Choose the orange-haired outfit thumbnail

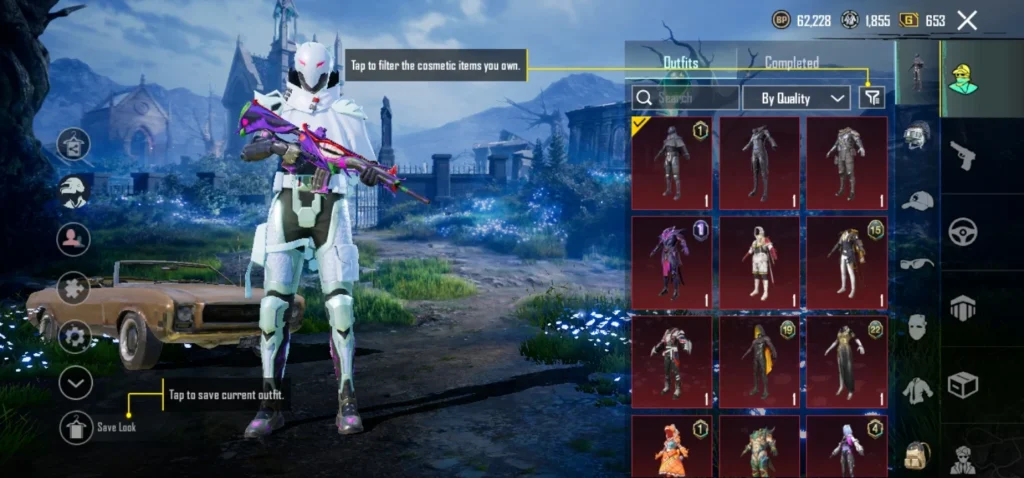[x=672, y=447]
